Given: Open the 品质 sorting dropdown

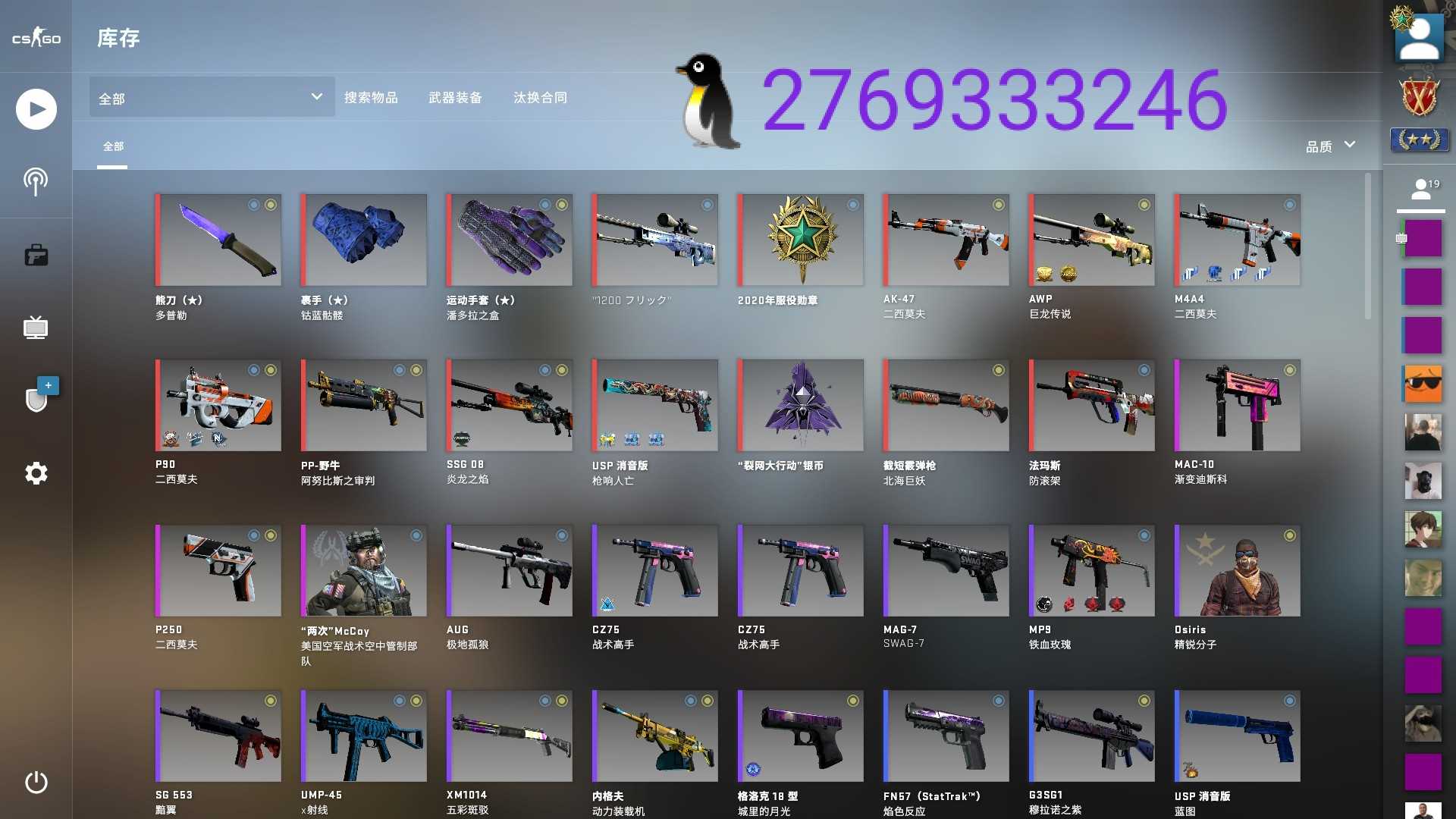Looking at the screenshot, I should coord(1327,145).
